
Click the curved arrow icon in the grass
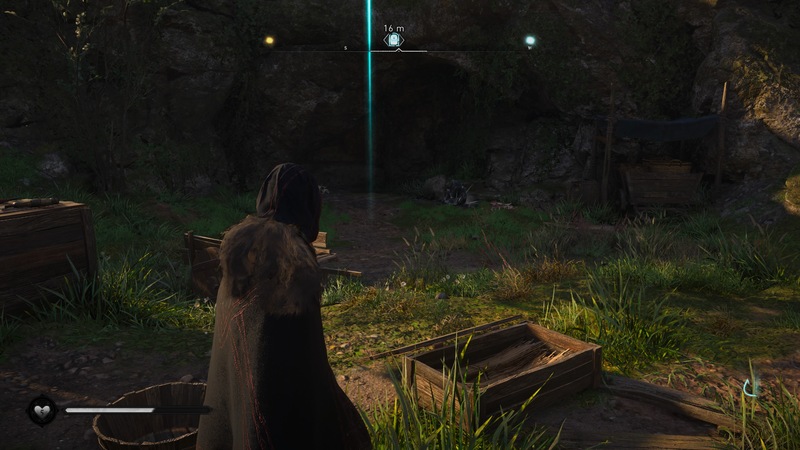(x=751, y=385)
